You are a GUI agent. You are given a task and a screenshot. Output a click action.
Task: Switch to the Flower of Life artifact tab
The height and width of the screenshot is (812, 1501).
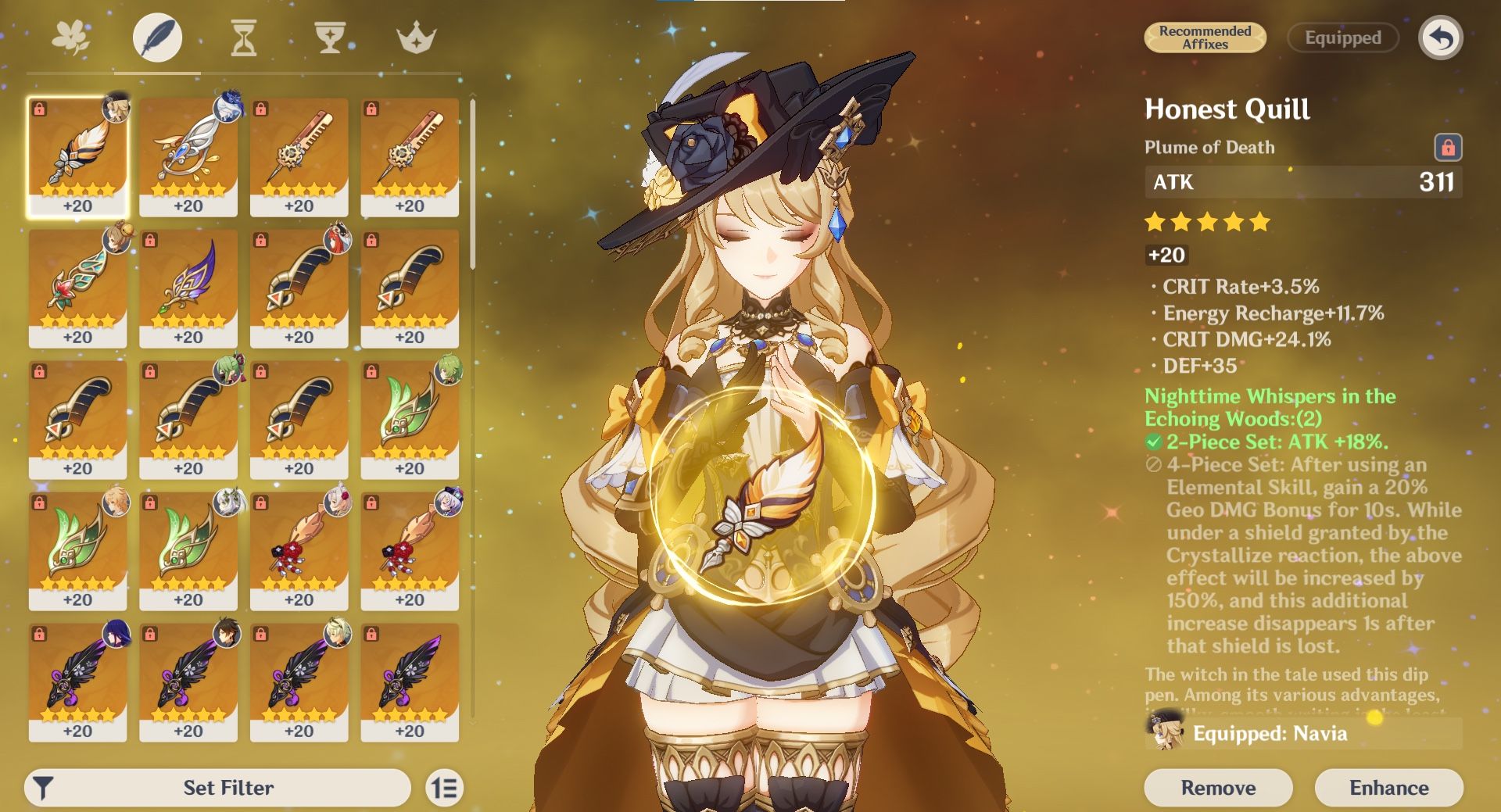71,37
